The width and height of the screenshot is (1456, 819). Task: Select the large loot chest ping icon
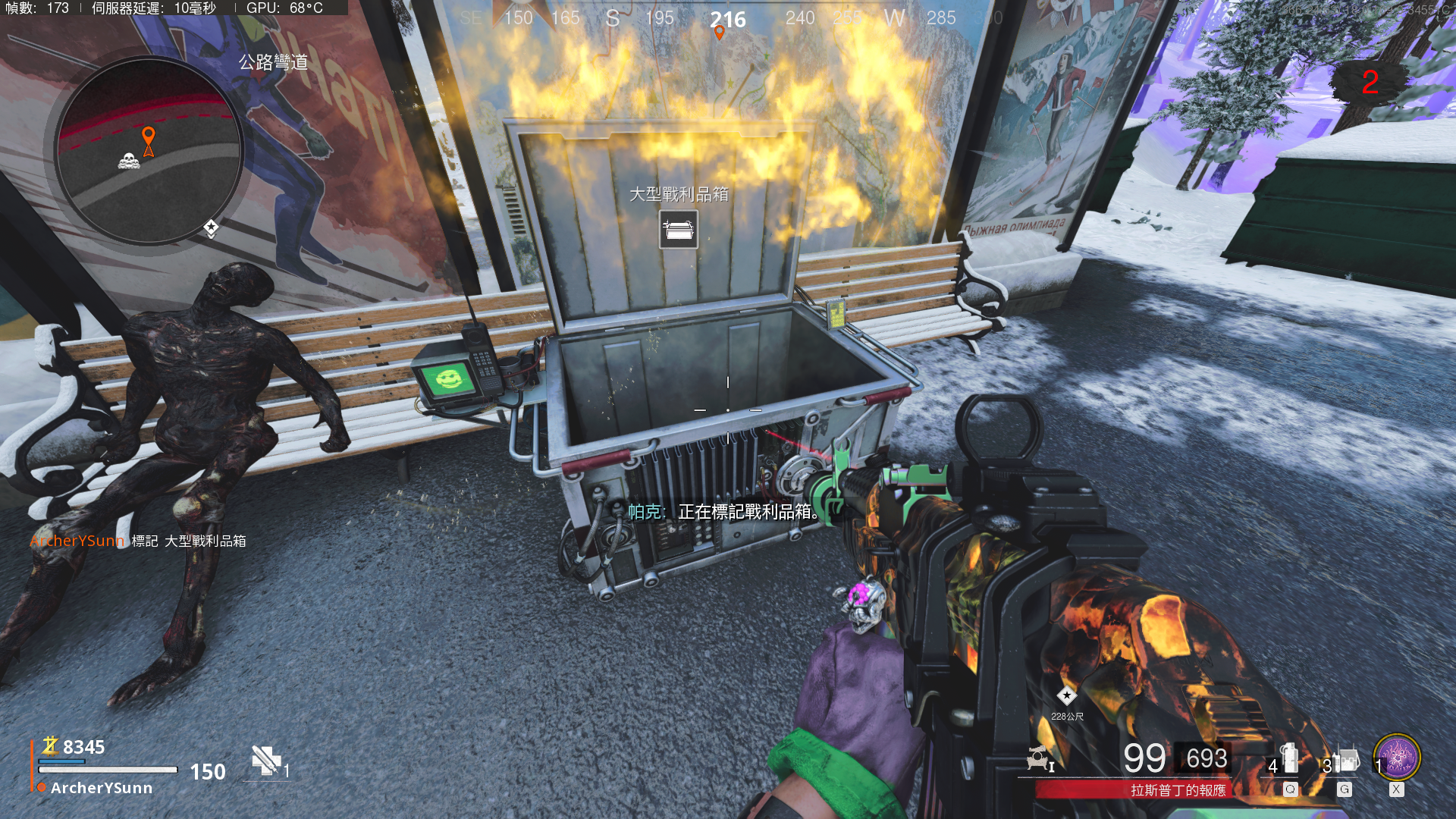[x=678, y=230]
